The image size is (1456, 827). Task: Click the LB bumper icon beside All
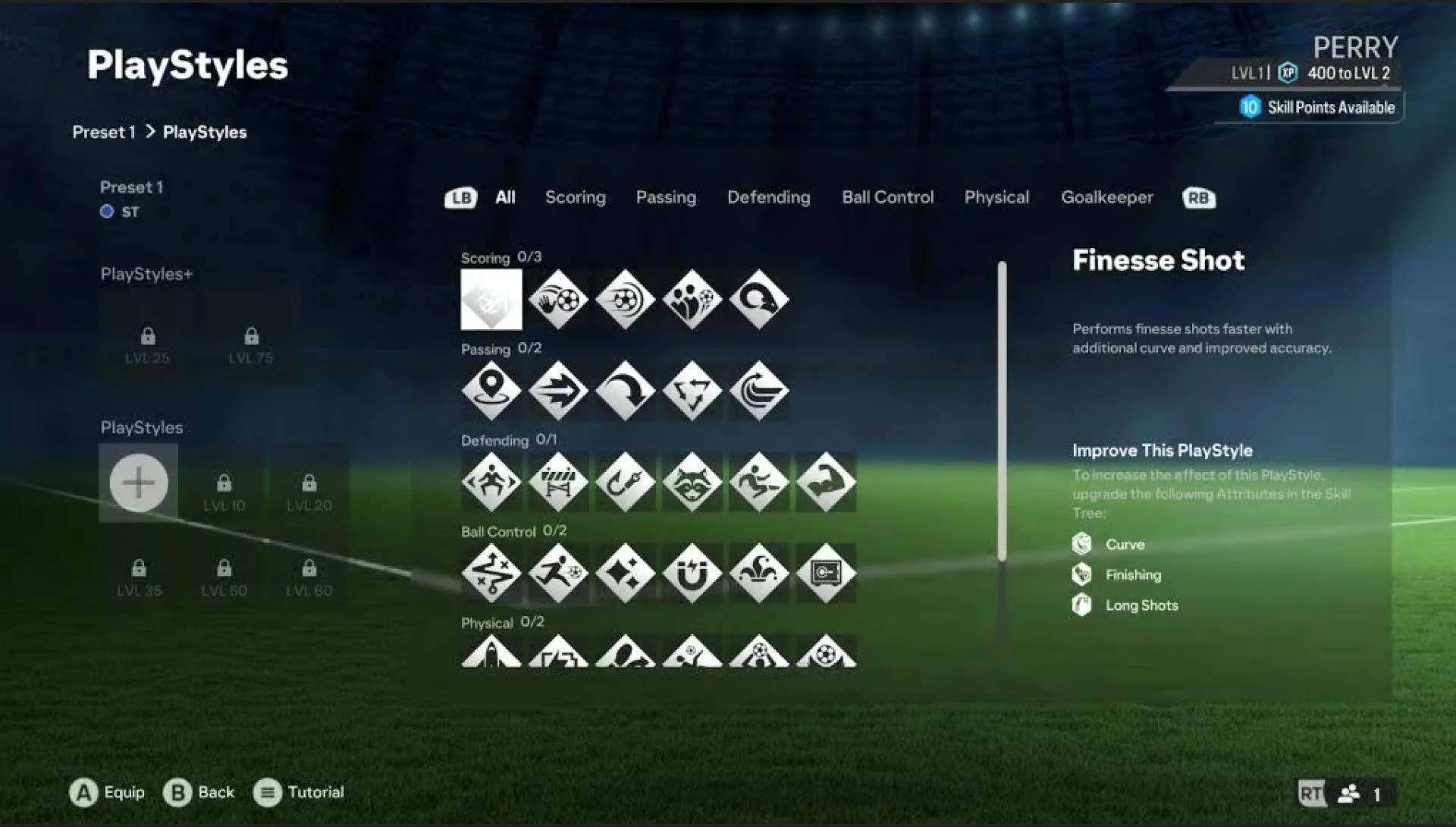pyautogui.click(x=460, y=197)
